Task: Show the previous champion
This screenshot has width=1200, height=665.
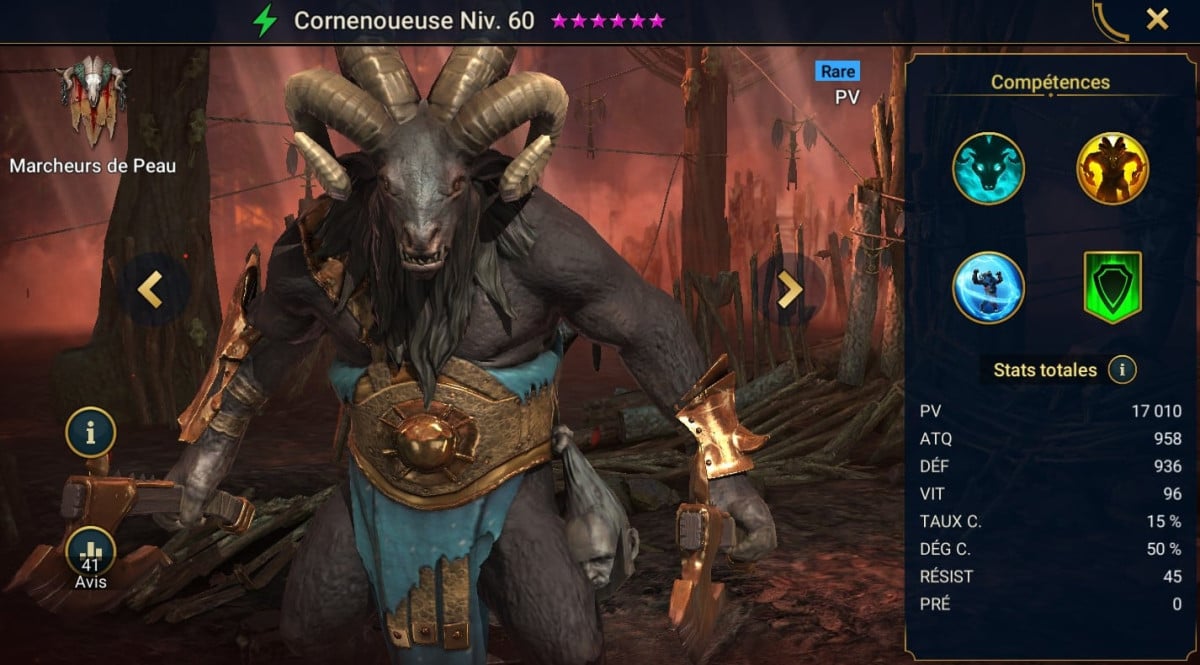Action: (x=150, y=289)
